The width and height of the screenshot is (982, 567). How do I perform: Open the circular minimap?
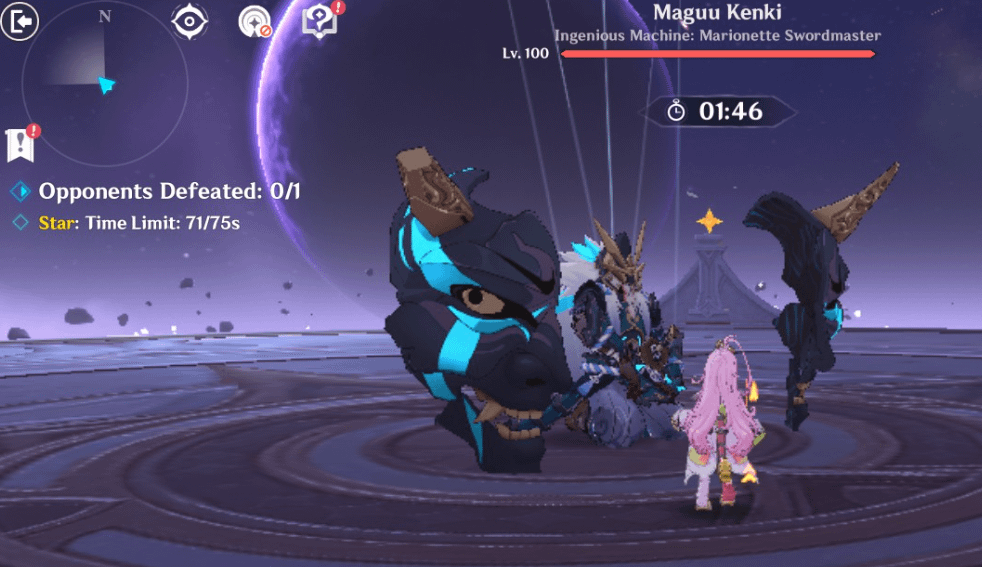[105, 82]
